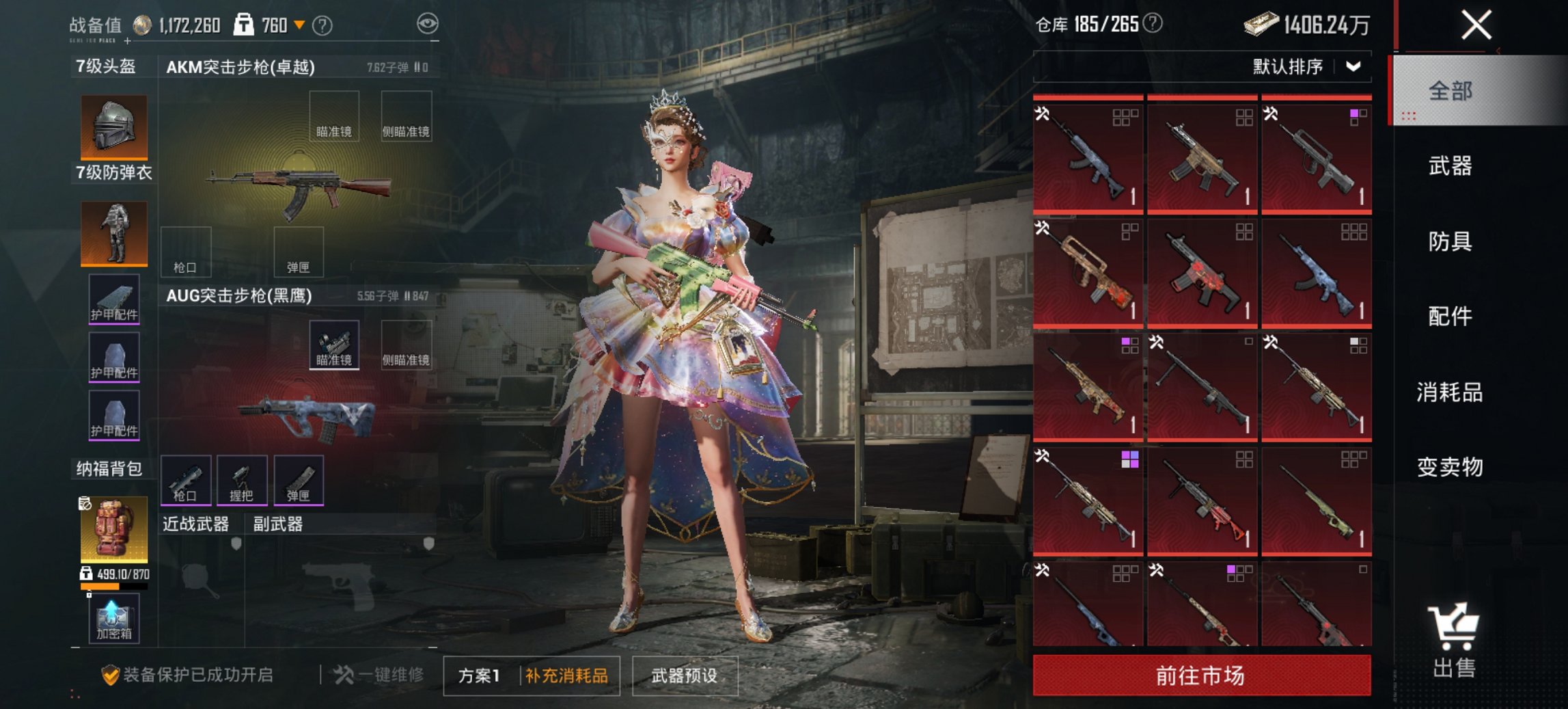This screenshot has height=709, width=1568.
Task: Switch to the 武器 category tab
Action: click(x=1450, y=166)
